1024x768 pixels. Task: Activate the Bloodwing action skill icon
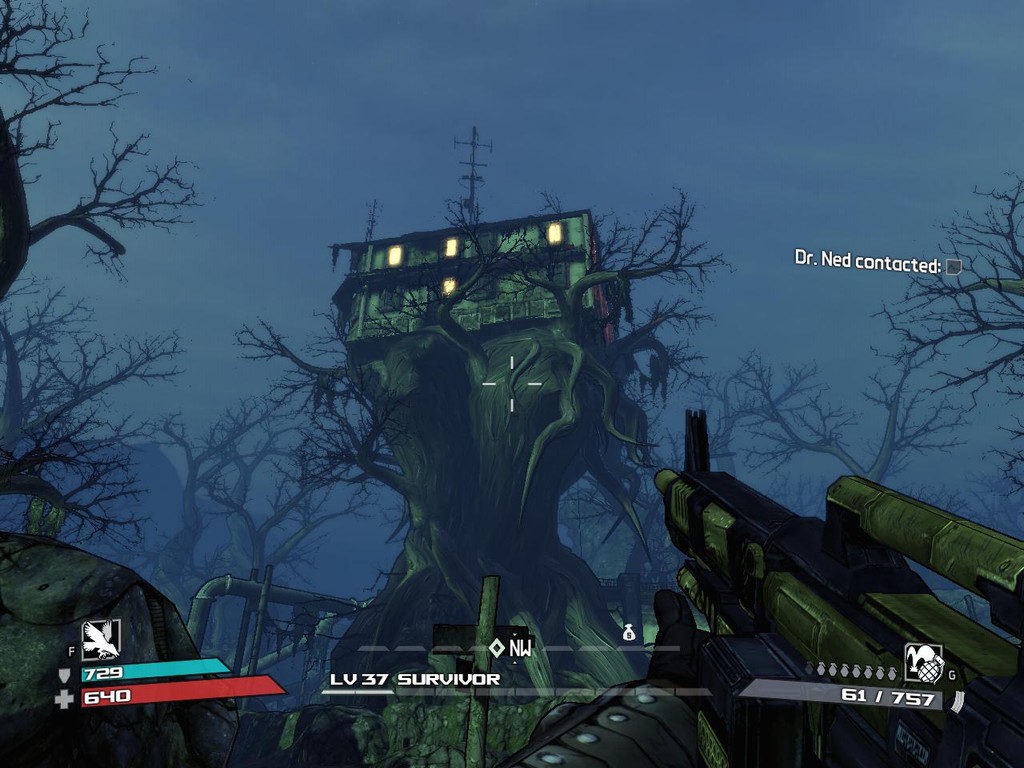[101, 639]
